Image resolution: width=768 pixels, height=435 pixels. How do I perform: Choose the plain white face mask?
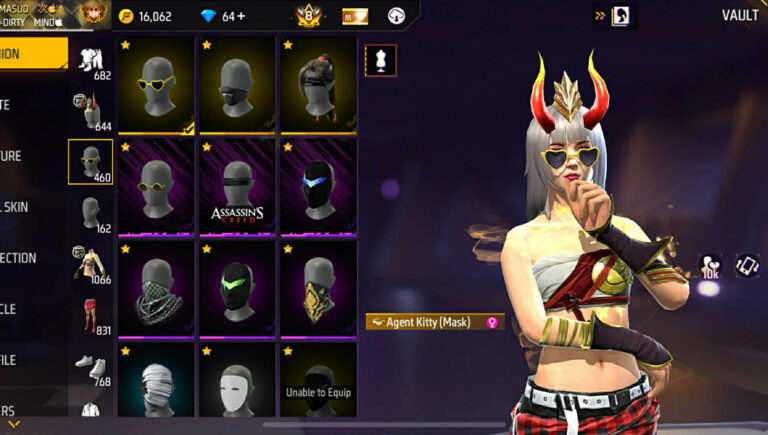[237, 380]
